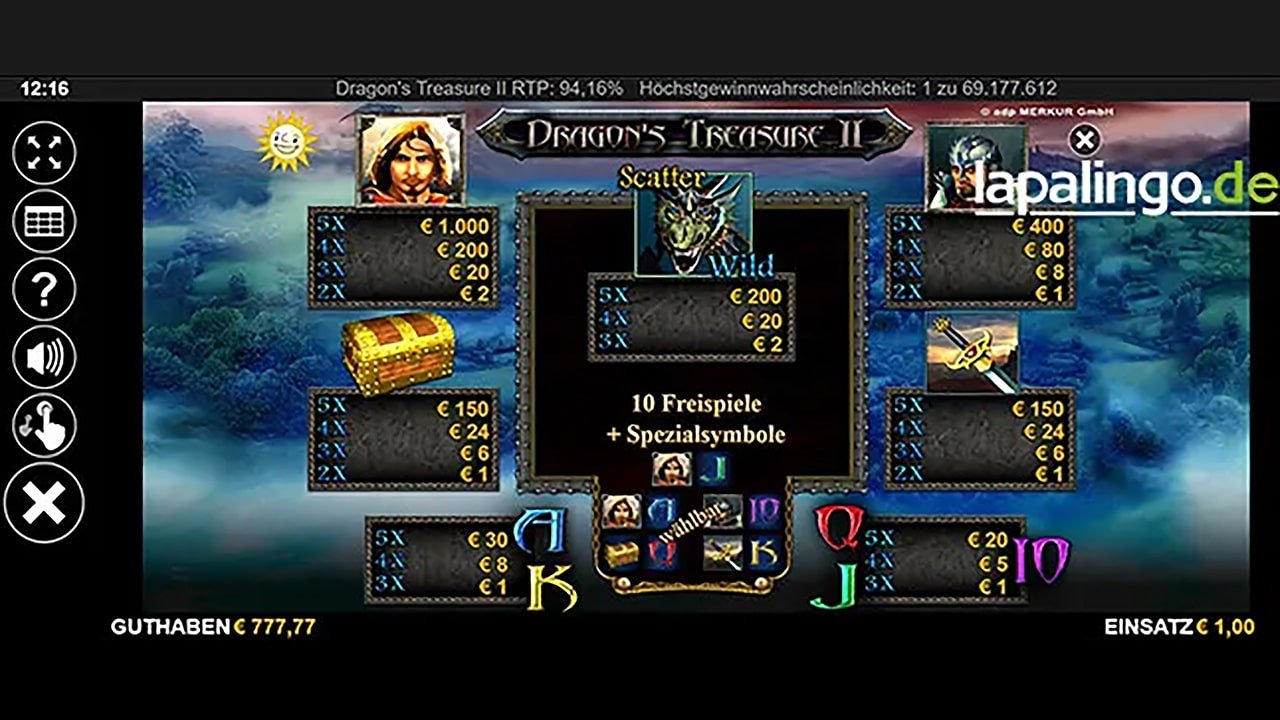
Task: Click the Merkur sun logo
Action: pos(284,141)
